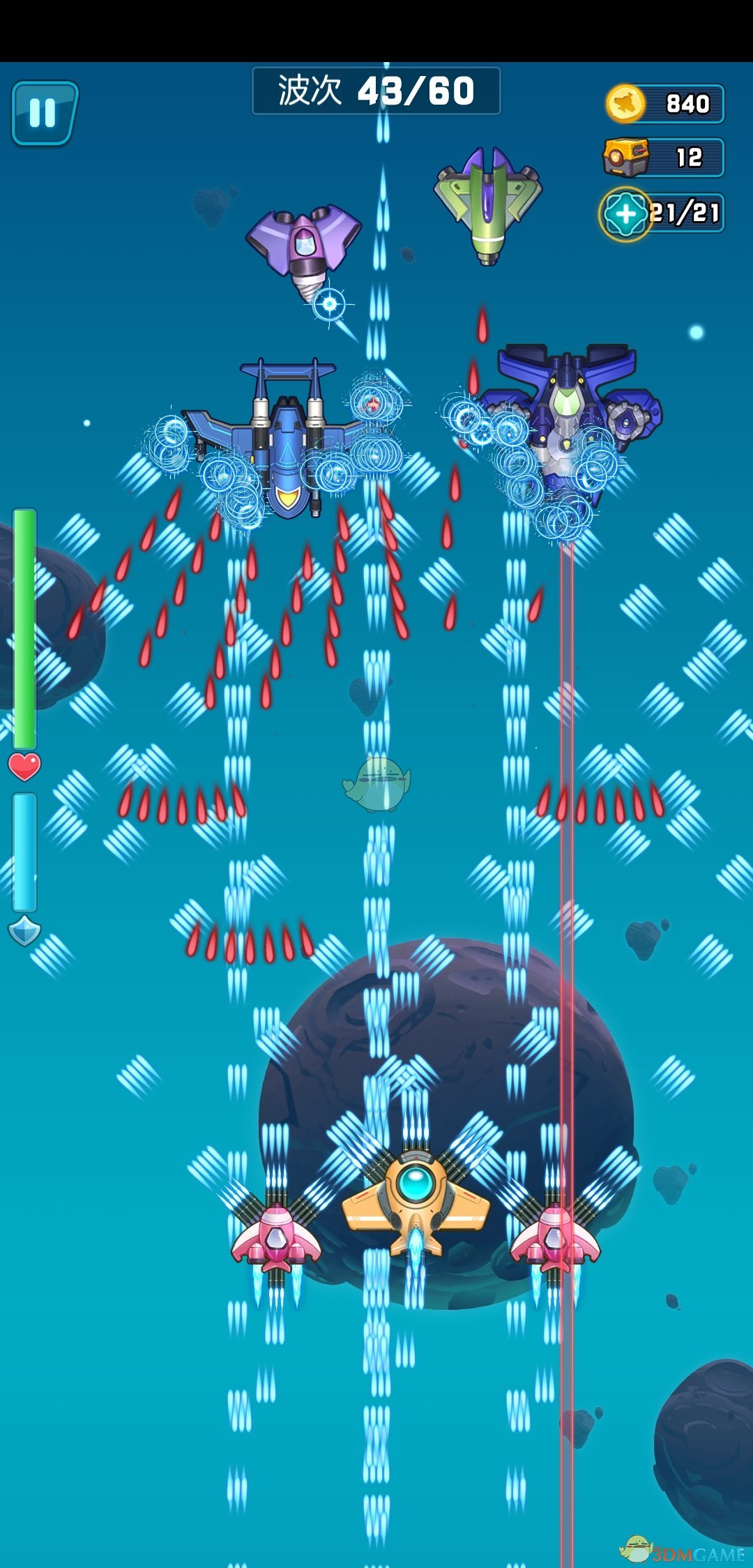Pause the game with the pause button
The height and width of the screenshot is (1568, 753).
tap(43, 113)
